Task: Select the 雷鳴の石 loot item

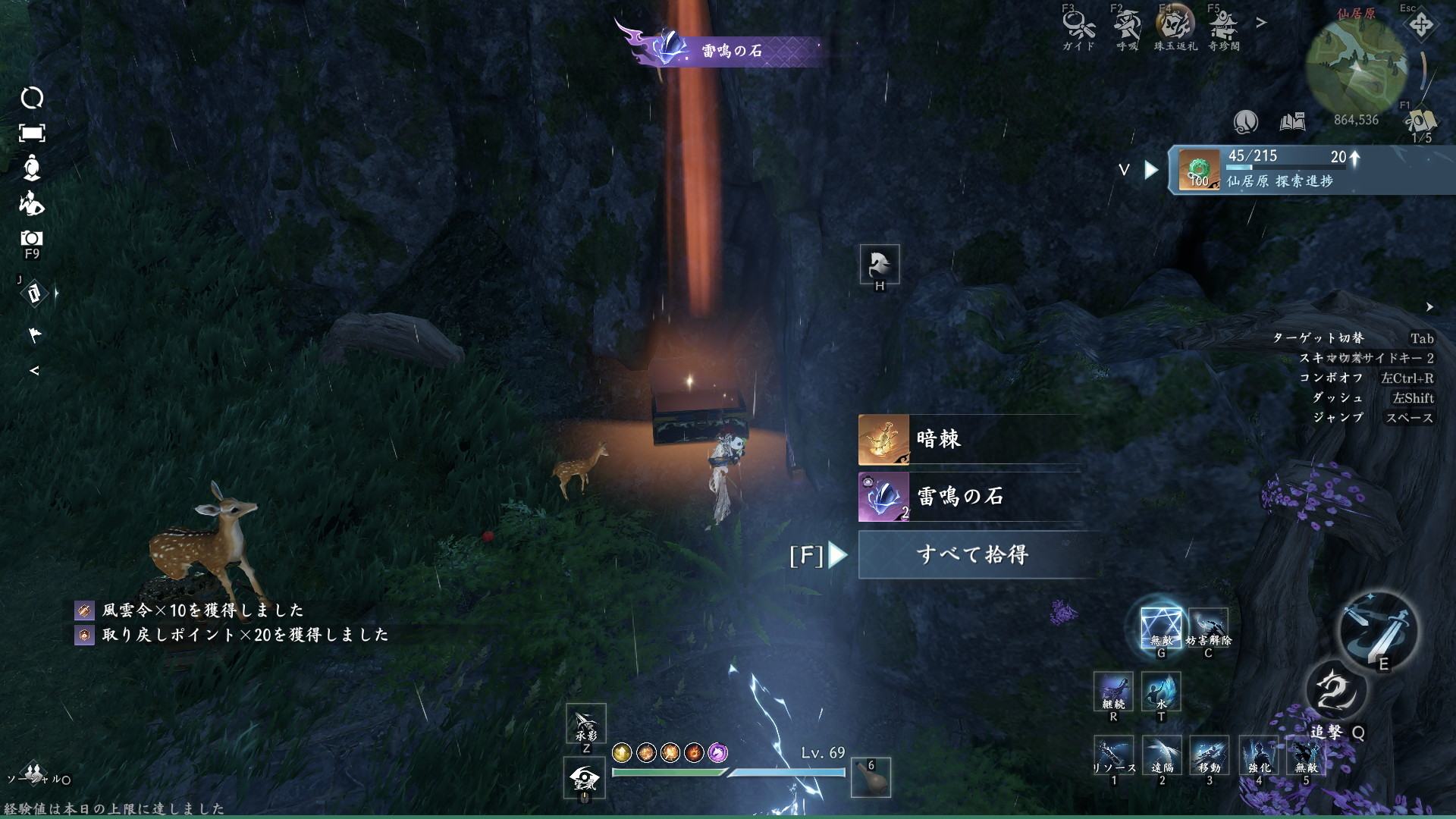Action: coord(969,497)
